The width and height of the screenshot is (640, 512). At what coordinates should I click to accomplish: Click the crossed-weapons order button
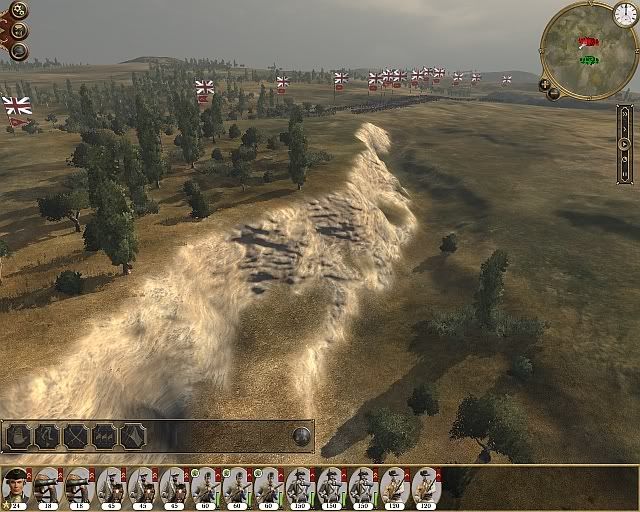pyautogui.click(x=76, y=436)
